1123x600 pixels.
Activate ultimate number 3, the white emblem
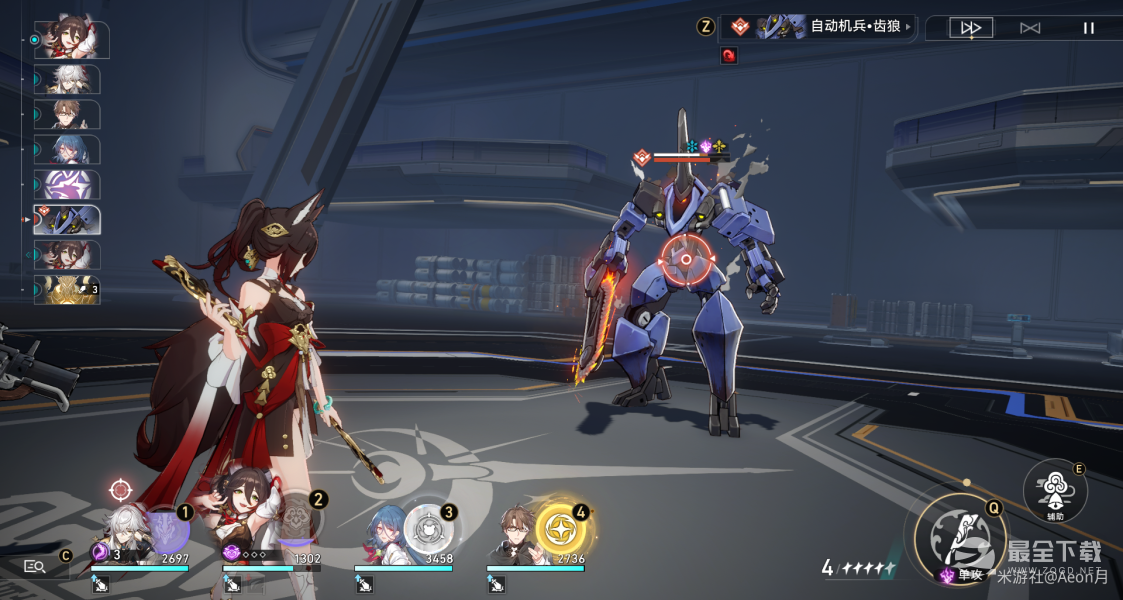(x=428, y=527)
